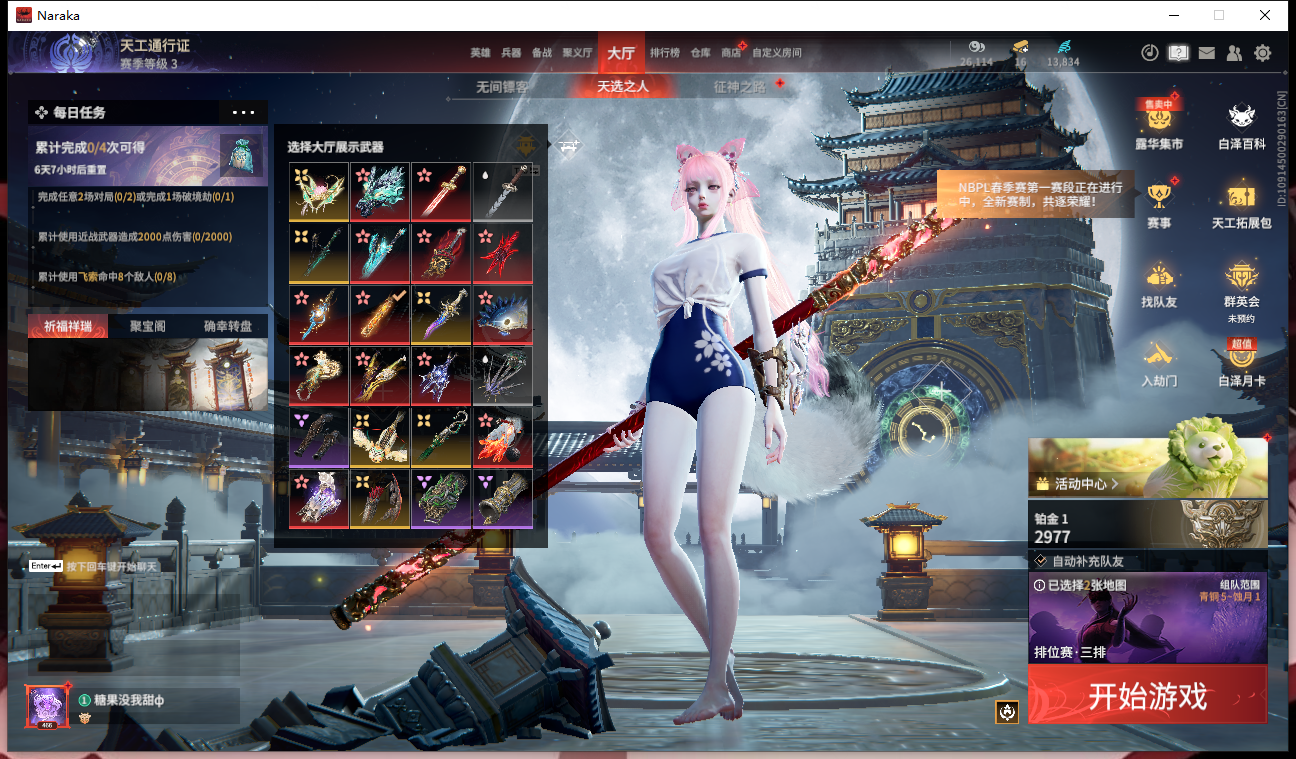This screenshot has width=1296, height=759.
Task: Open 露华集市 market
Action: 1159,125
